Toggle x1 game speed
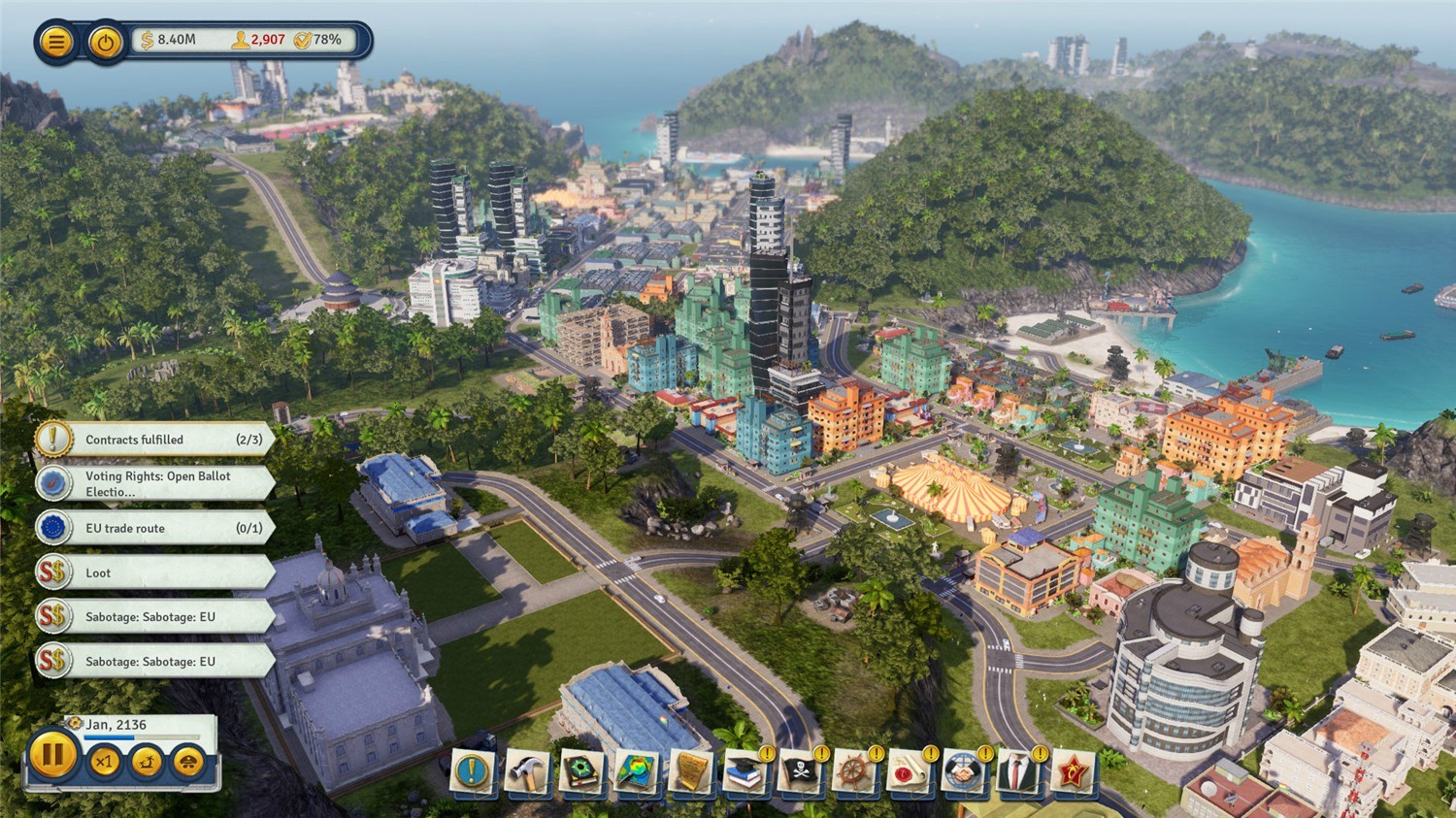 (105, 763)
